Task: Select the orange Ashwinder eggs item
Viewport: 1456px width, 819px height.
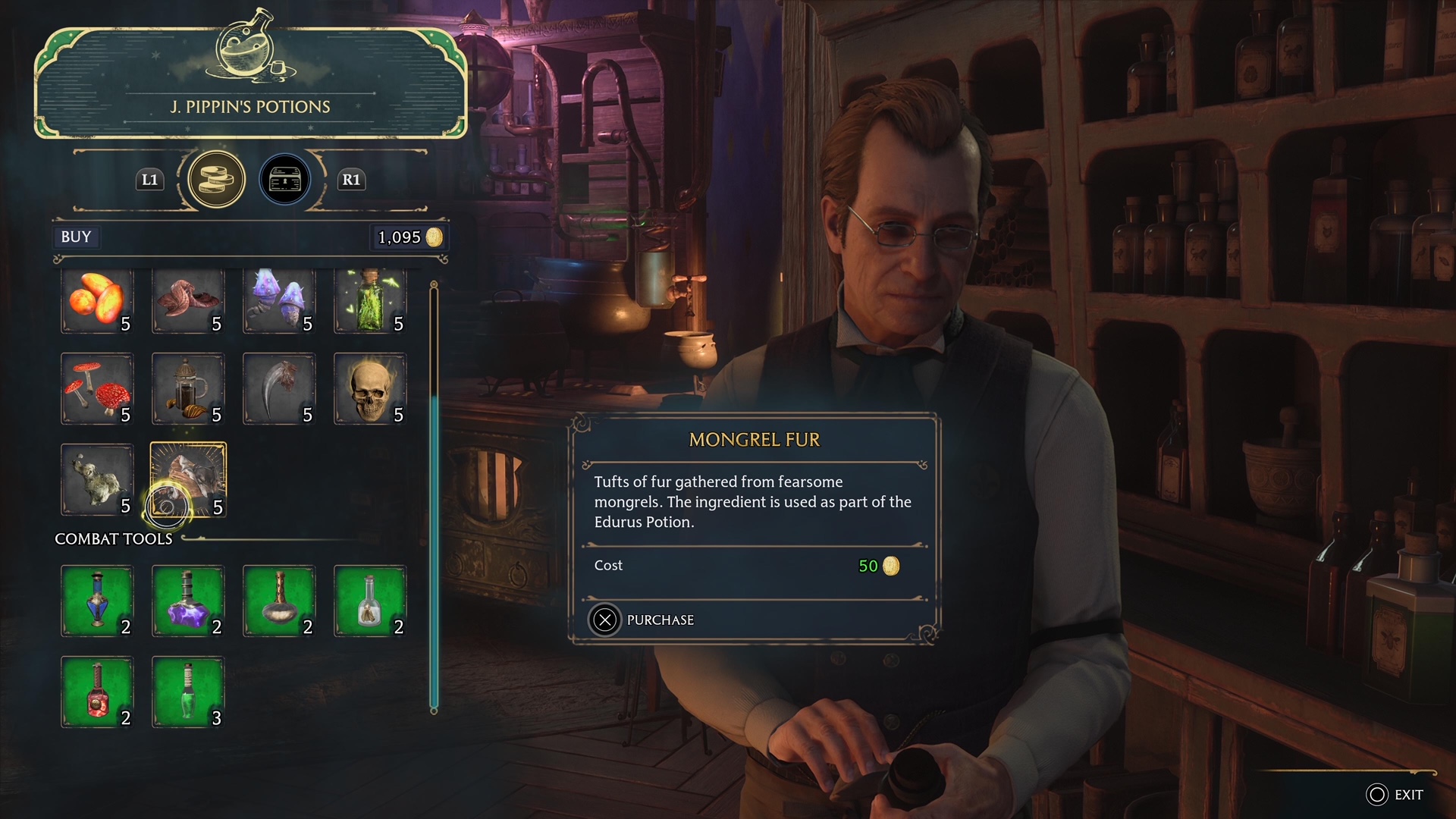Action: [x=97, y=301]
